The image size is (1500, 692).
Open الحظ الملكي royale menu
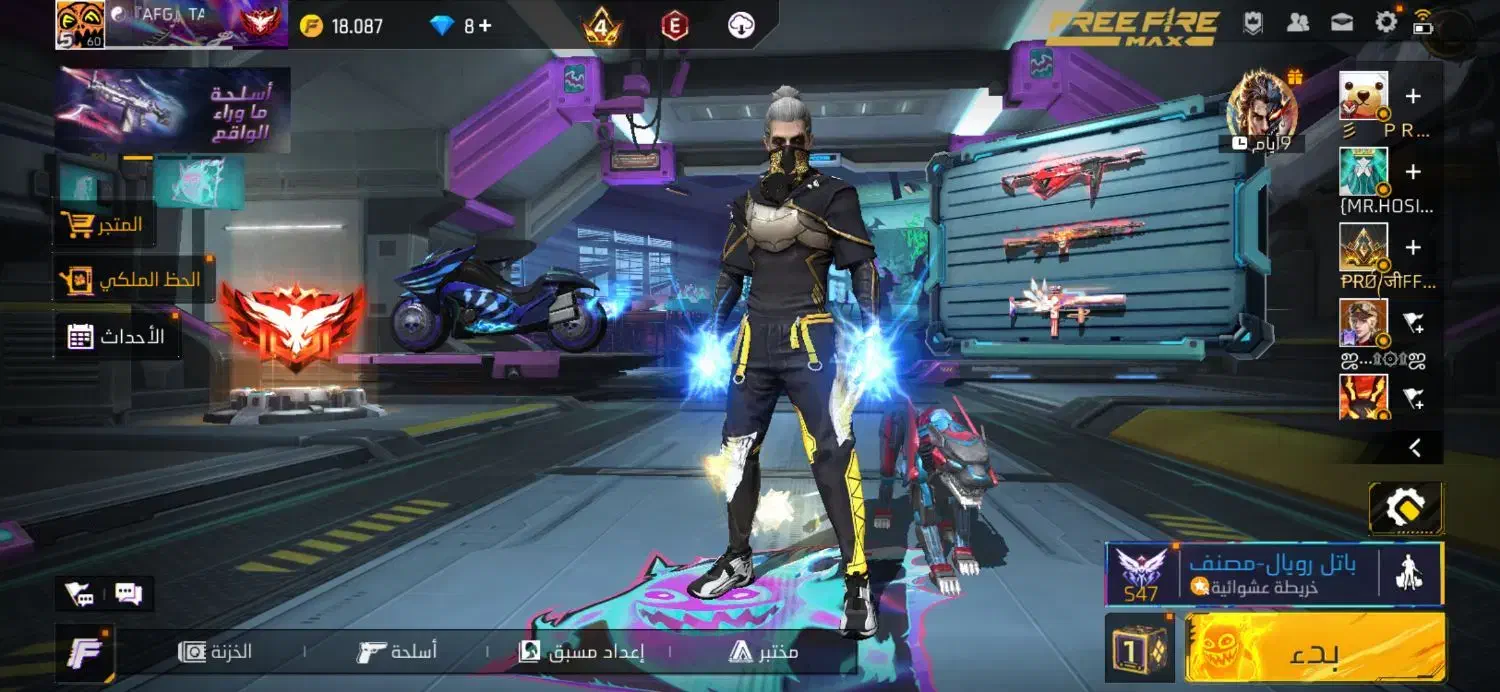pyautogui.click(x=131, y=281)
